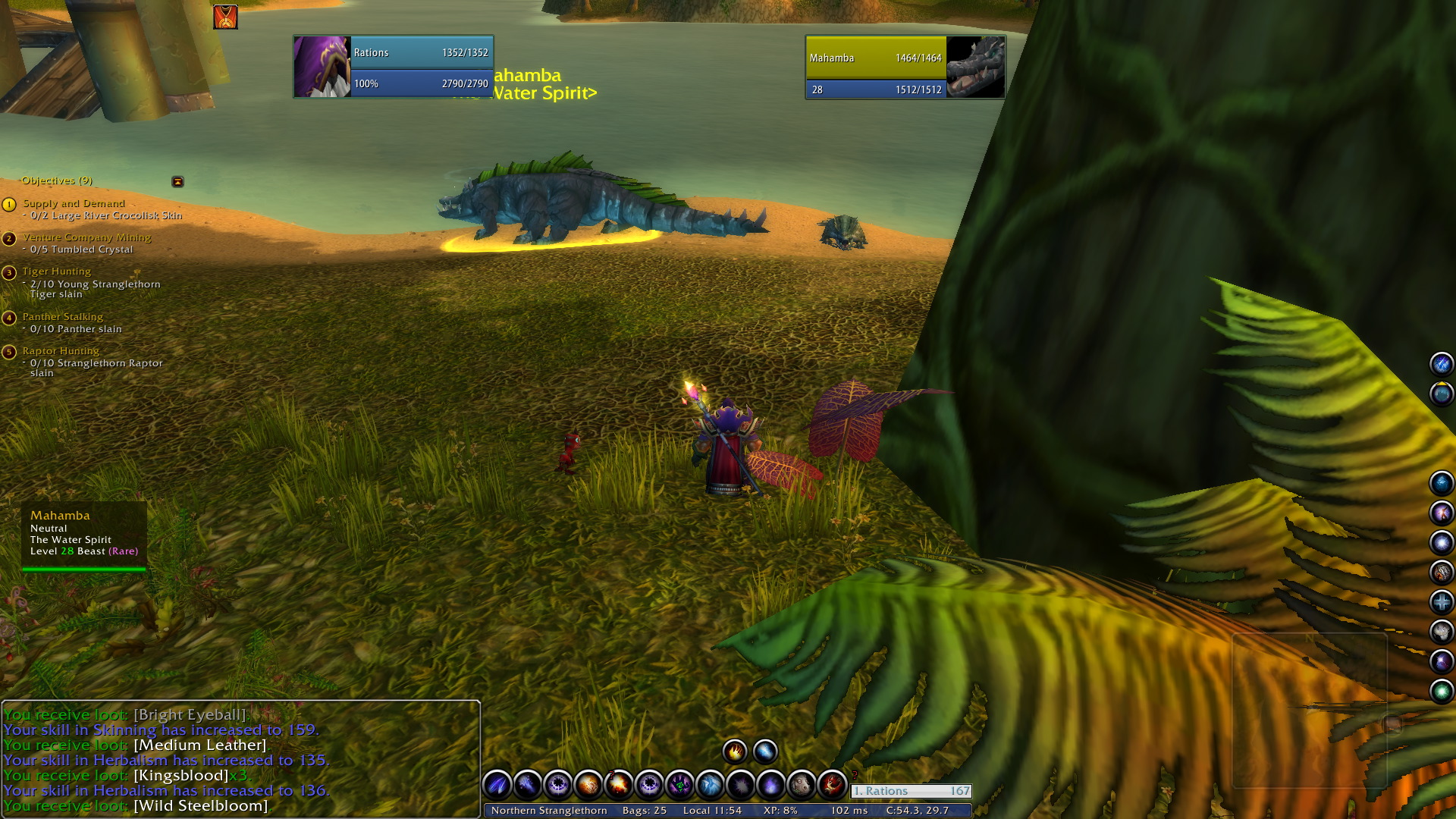Use the green orb ability on side bar

tap(1441, 691)
